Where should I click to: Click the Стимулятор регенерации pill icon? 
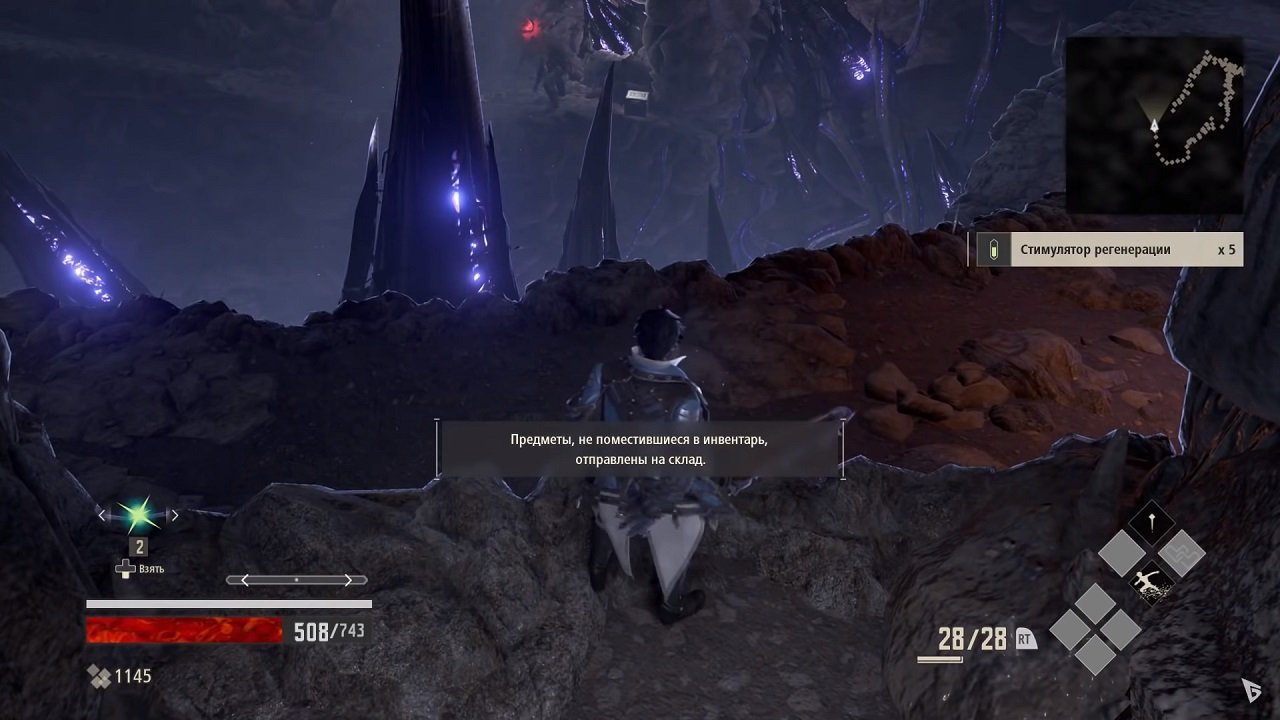pos(993,248)
